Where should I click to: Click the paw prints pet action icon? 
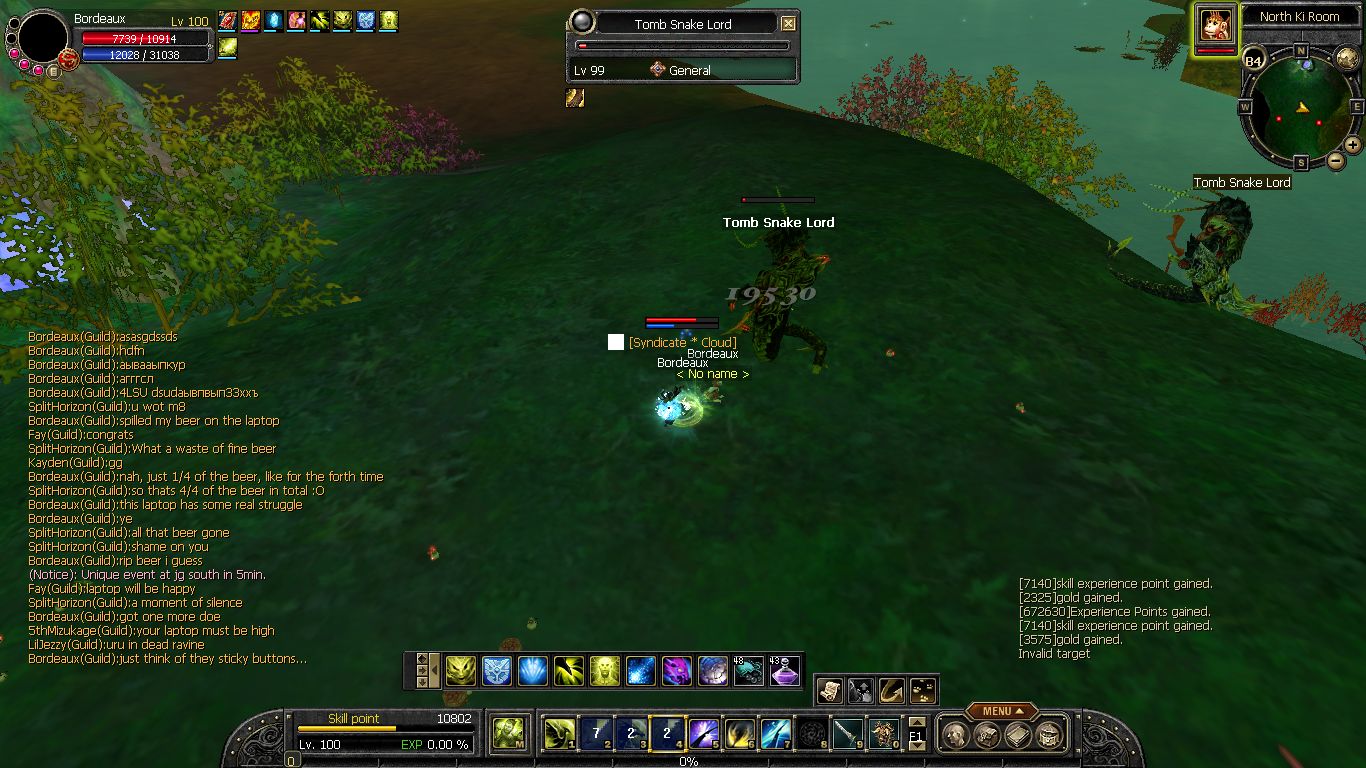922,690
